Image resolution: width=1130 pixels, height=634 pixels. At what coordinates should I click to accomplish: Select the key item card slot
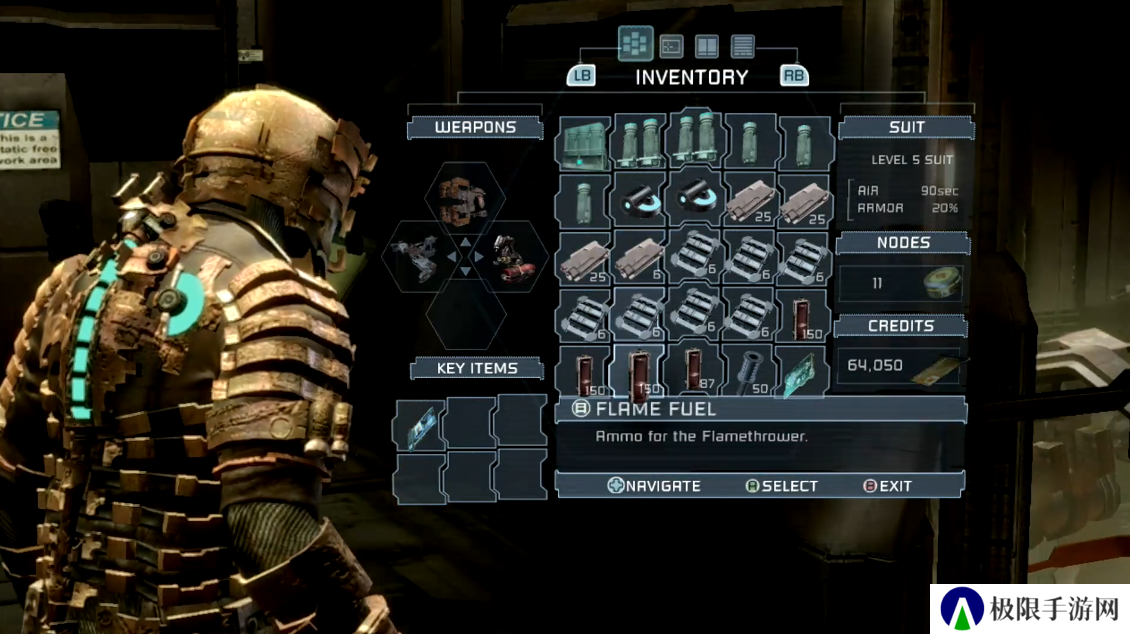(x=418, y=425)
